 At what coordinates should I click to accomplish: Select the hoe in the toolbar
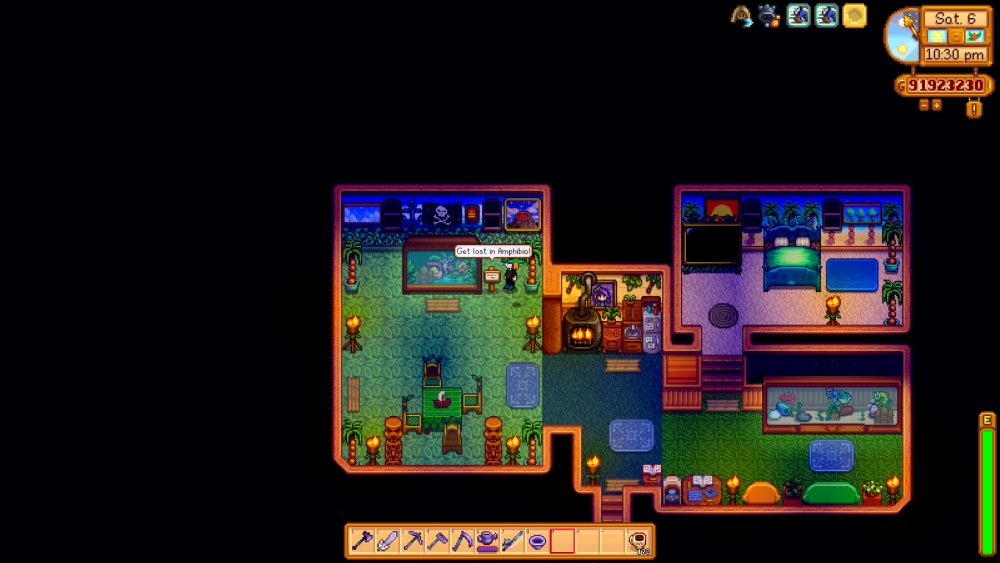(x=437, y=541)
